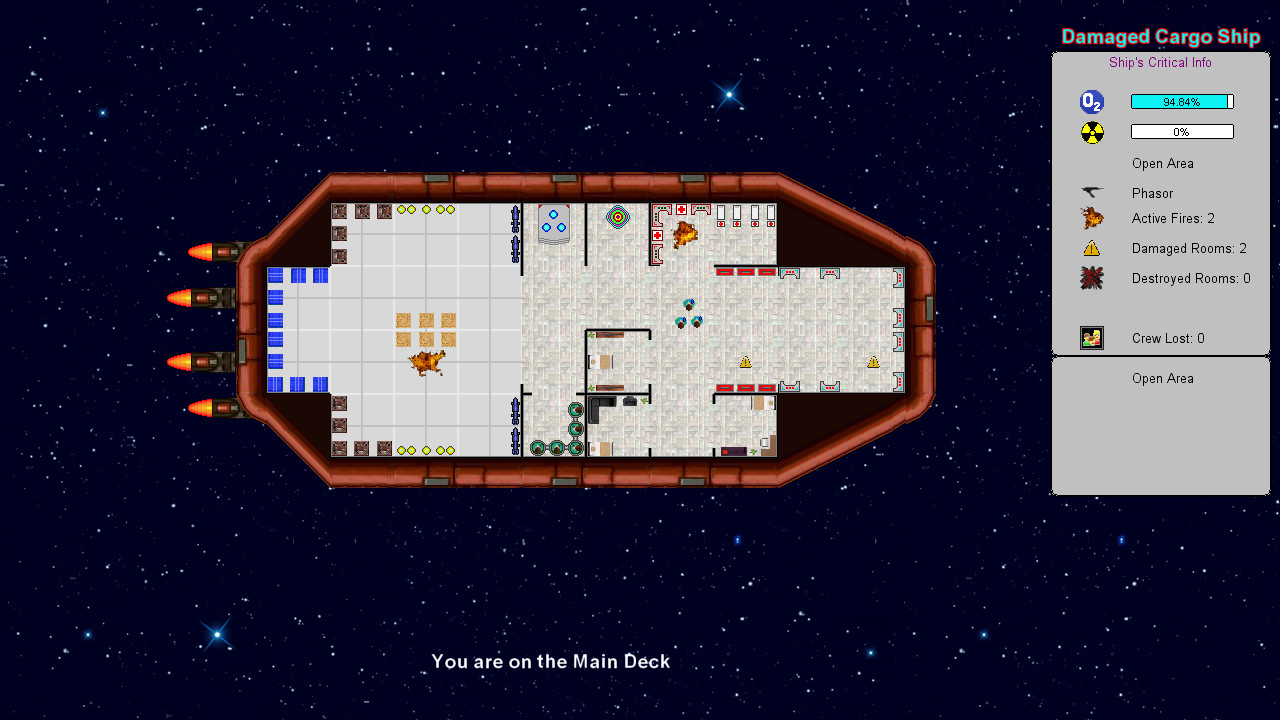Click the Open Area panel label

[1163, 378]
